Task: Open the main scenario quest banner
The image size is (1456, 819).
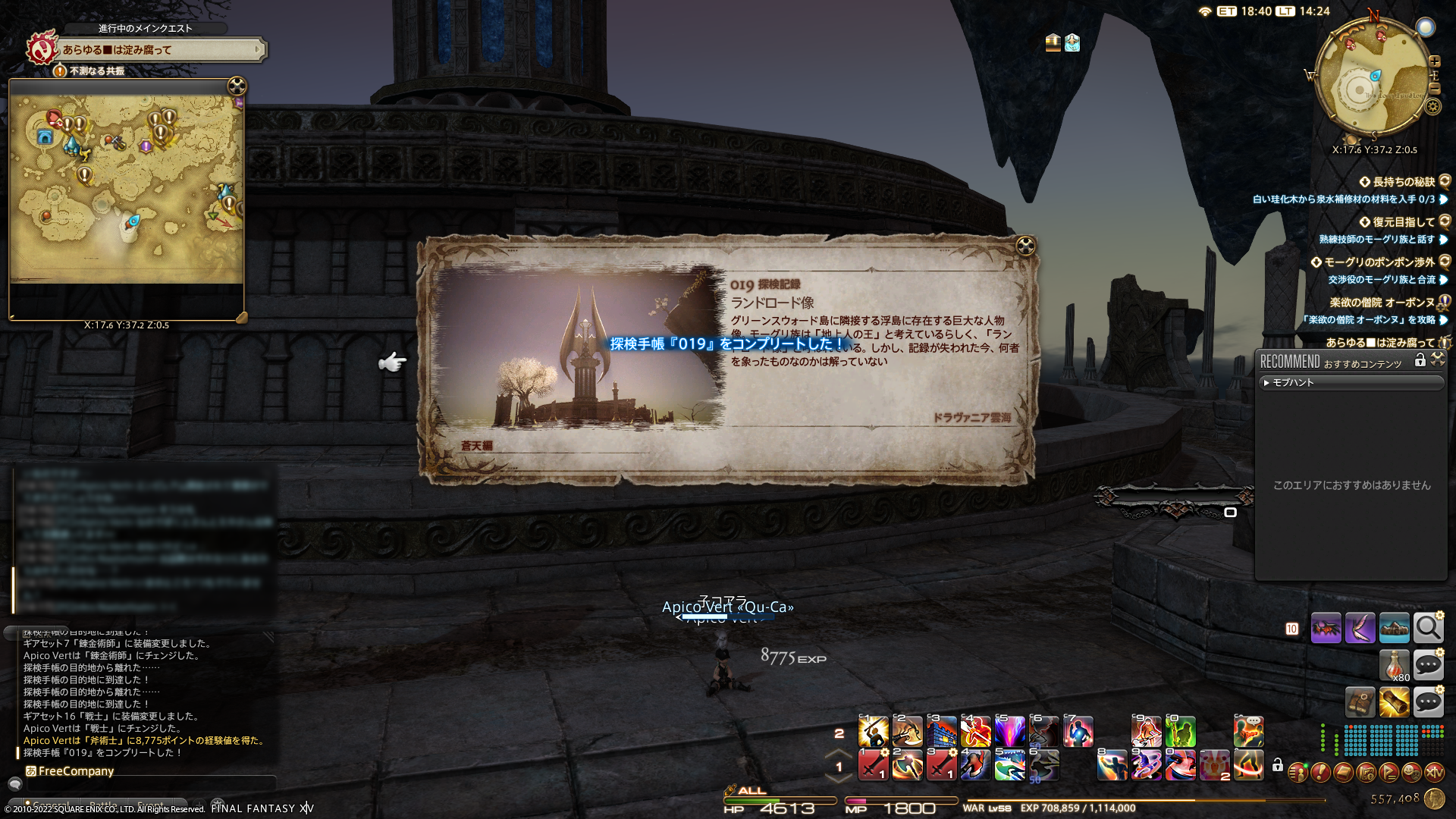Action: [x=162, y=50]
